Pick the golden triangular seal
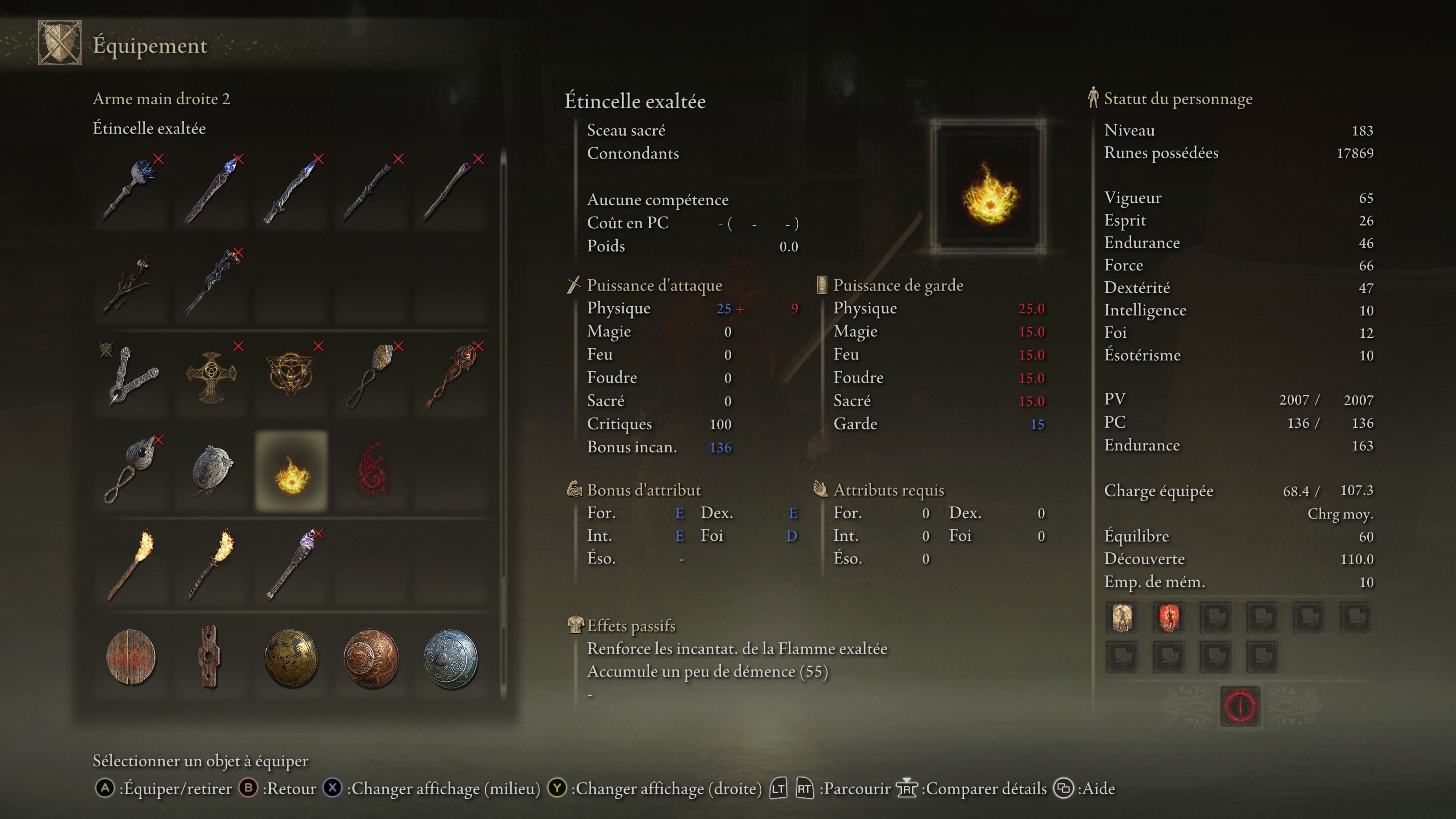 pyautogui.click(x=292, y=376)
